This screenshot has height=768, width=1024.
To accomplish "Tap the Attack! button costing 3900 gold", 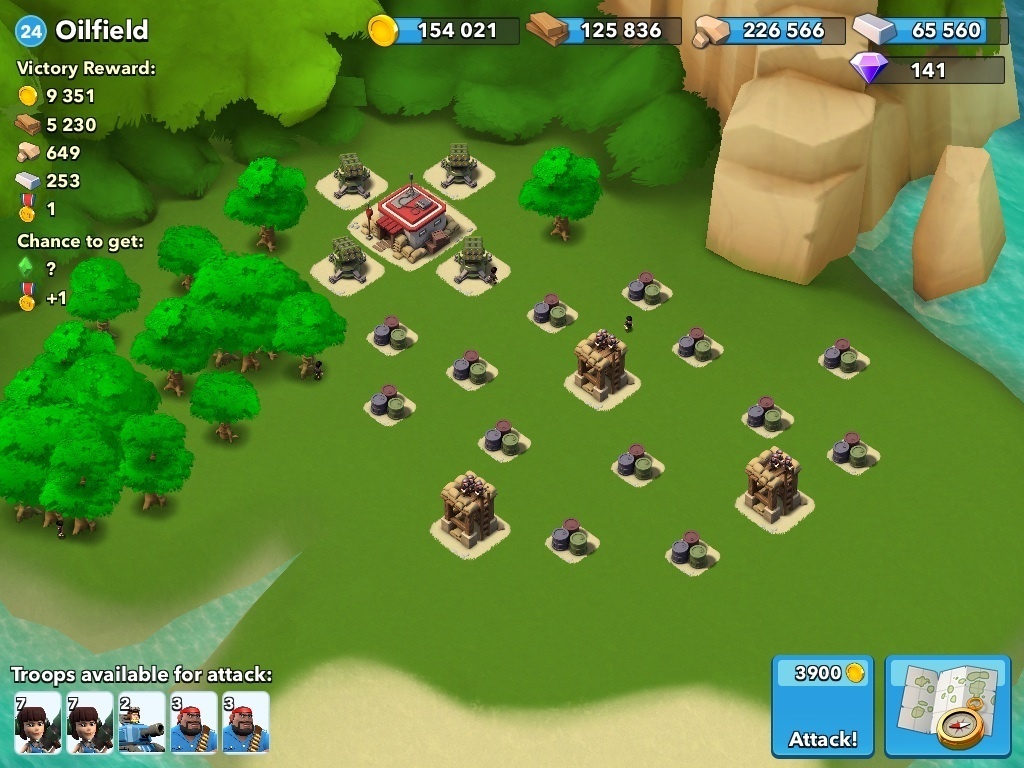I will pyautogui.click(x=822, y=706).
